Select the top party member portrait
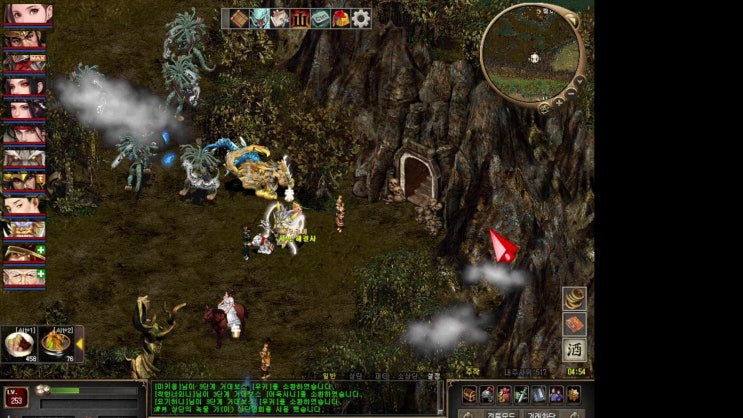The width and height of the screenshot is (743, 418). point(25,14)
